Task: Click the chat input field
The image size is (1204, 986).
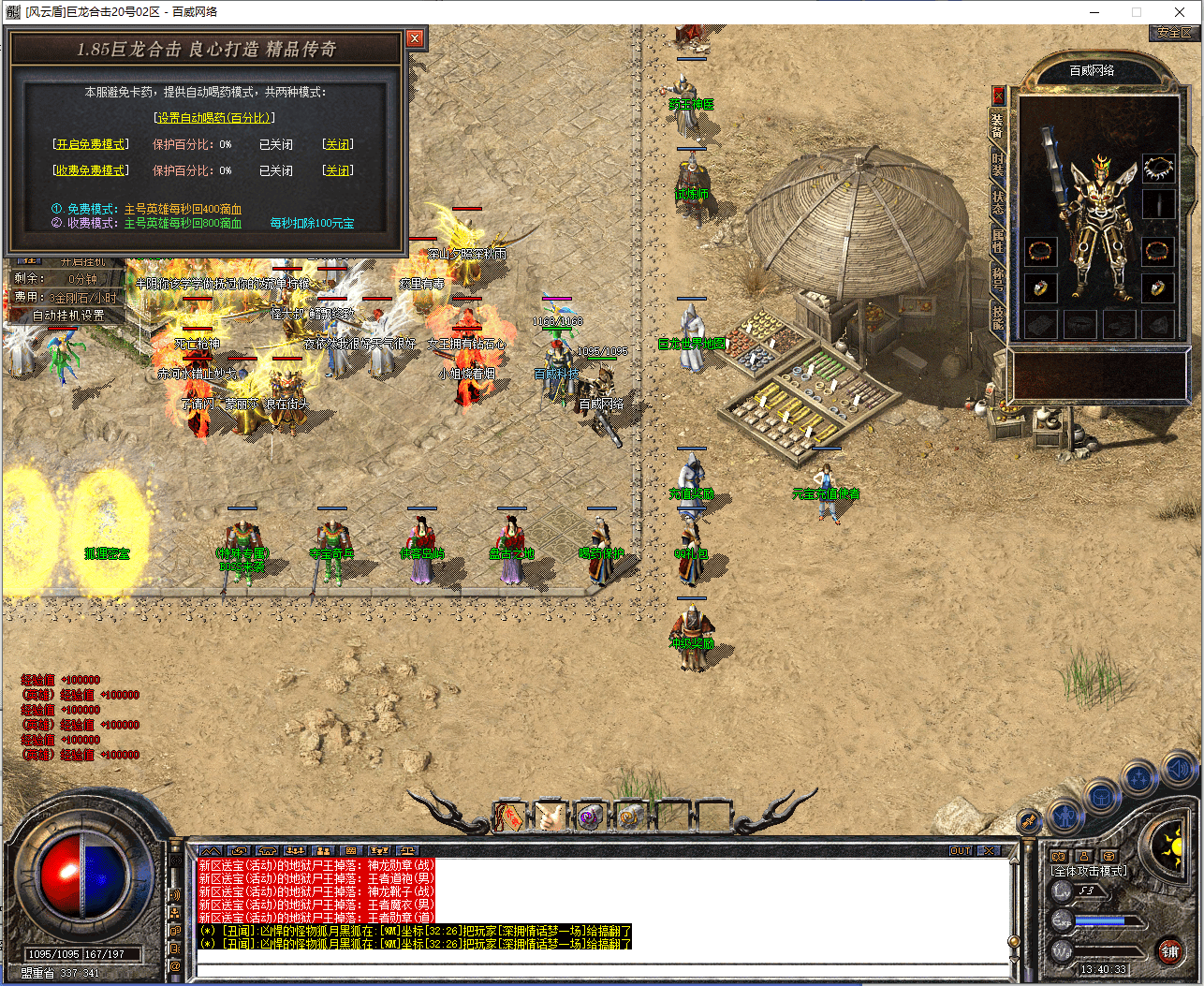Action: coord(599,970)
